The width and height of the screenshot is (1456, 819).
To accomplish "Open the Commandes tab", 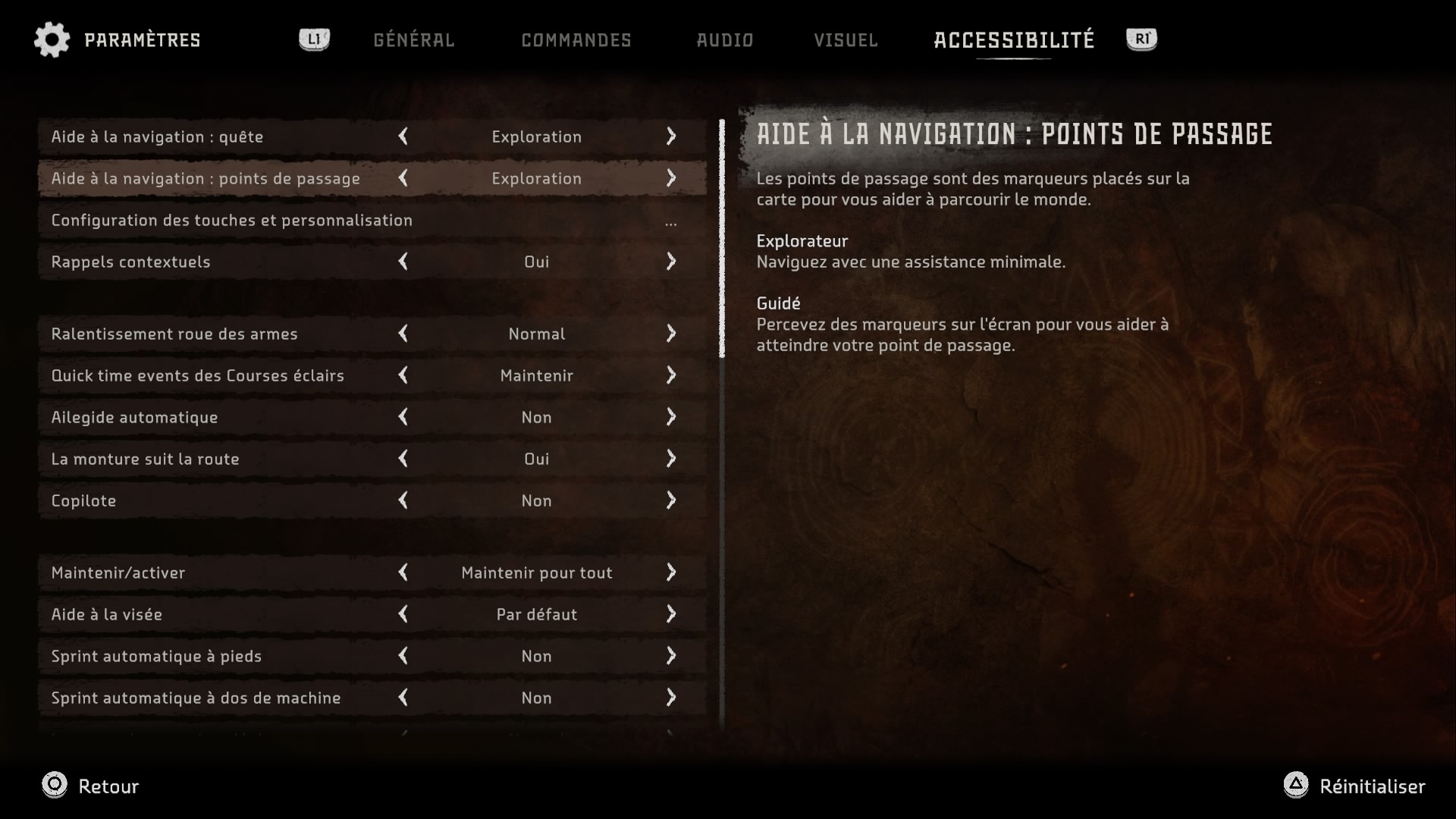I will point(576,40).
